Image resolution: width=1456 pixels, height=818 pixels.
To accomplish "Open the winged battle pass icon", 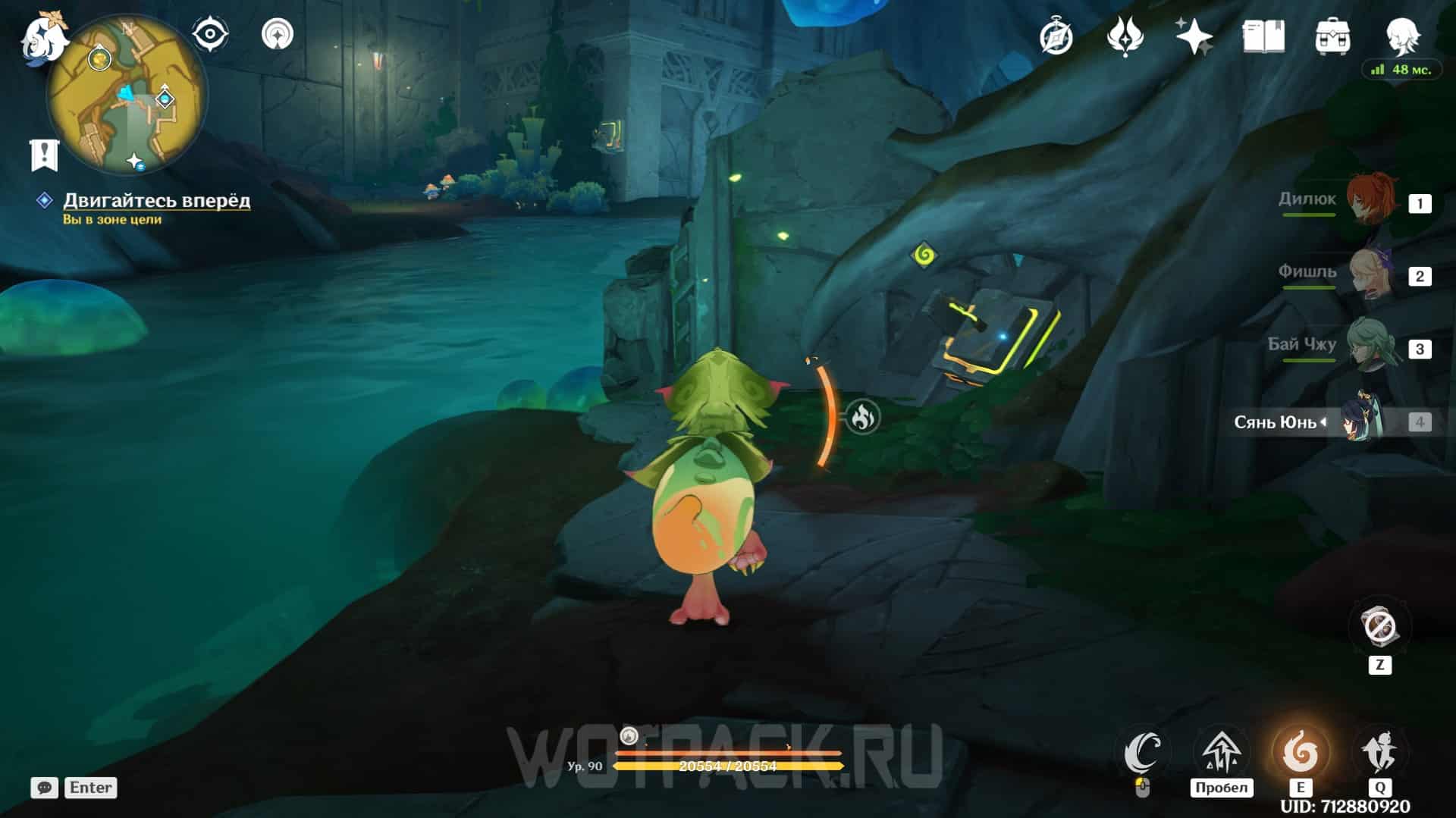I will click(1125, 36).
